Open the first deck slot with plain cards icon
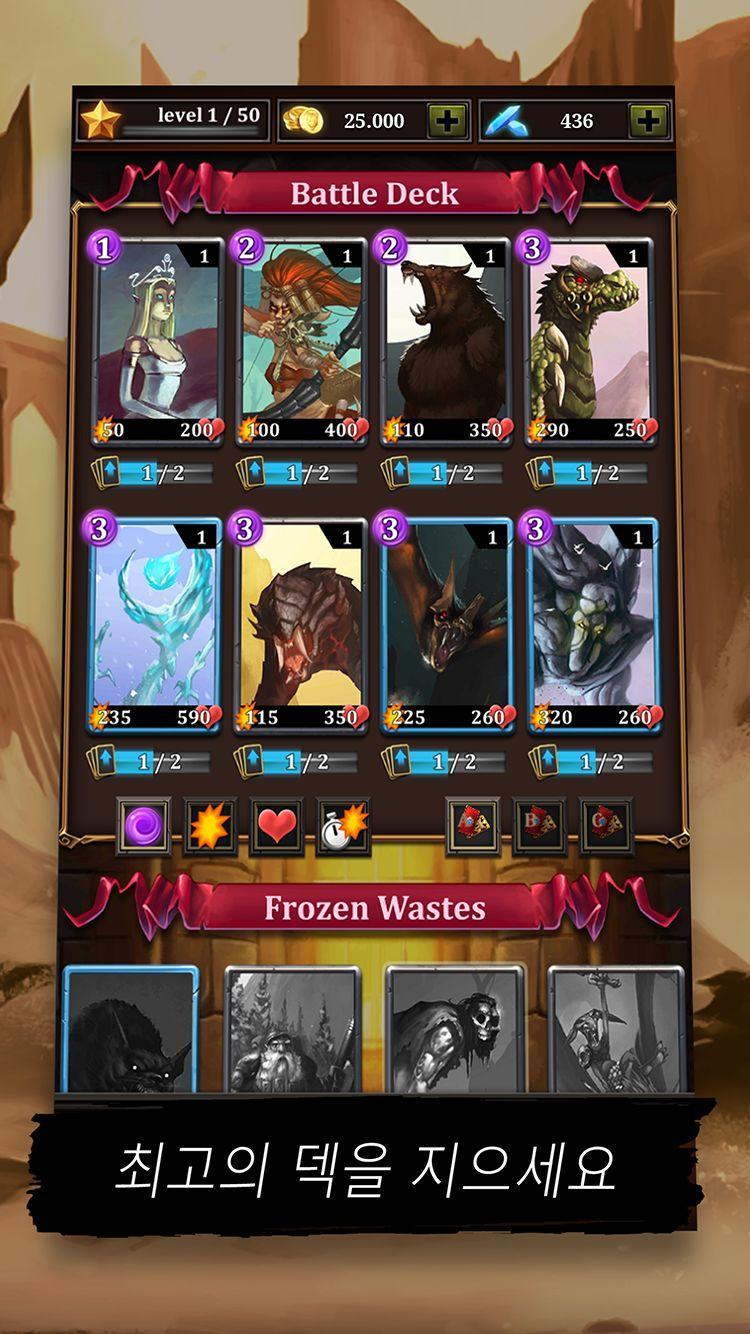The width and height of the screenshot is (750, 1334). (x=472, y=826)
